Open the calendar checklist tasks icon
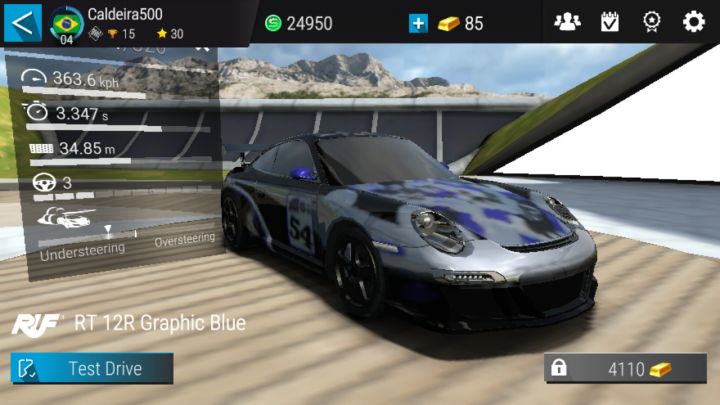The image size is (720, 405). [609, 22]
